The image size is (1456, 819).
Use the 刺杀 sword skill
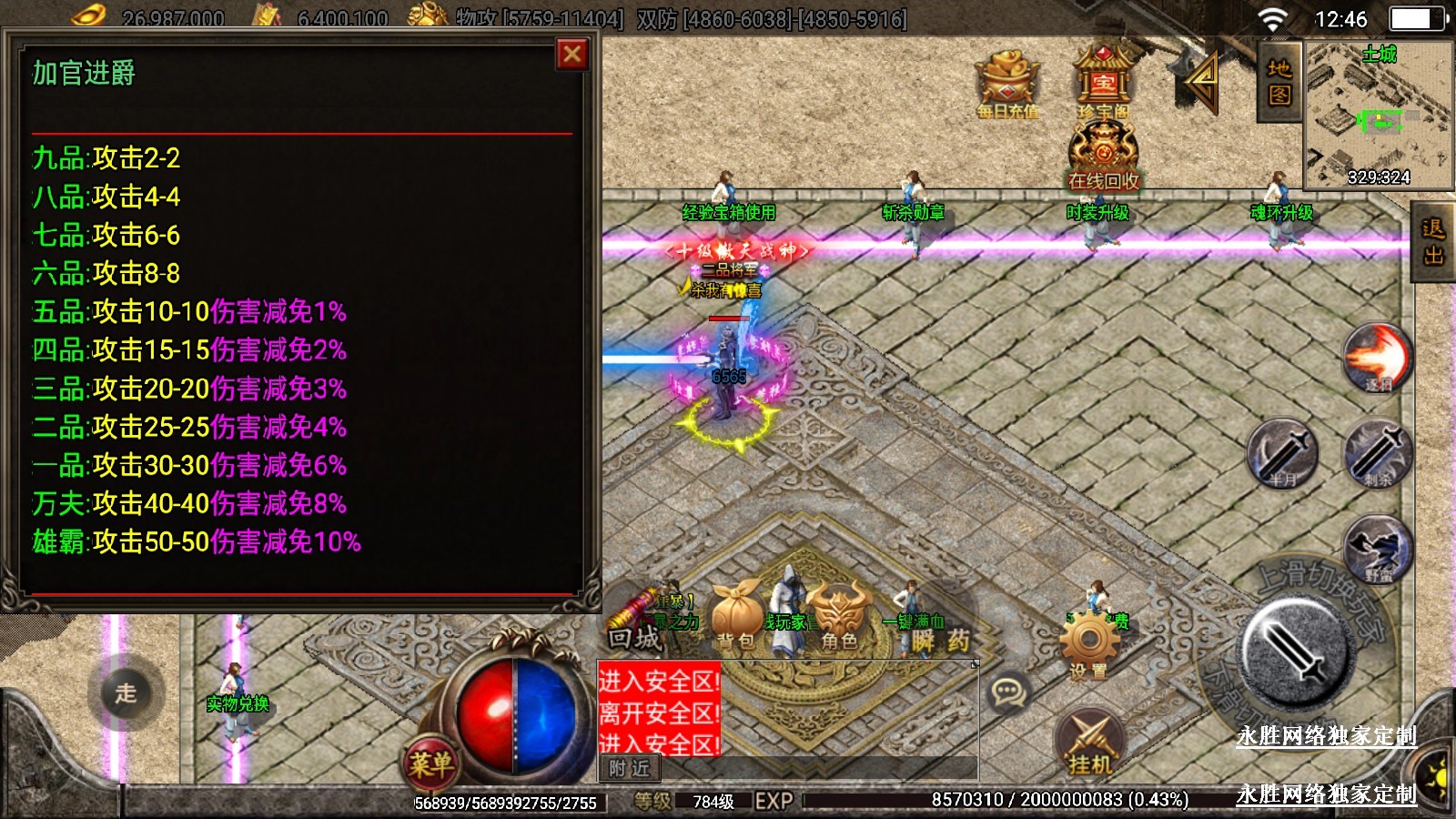[1377, 452]
